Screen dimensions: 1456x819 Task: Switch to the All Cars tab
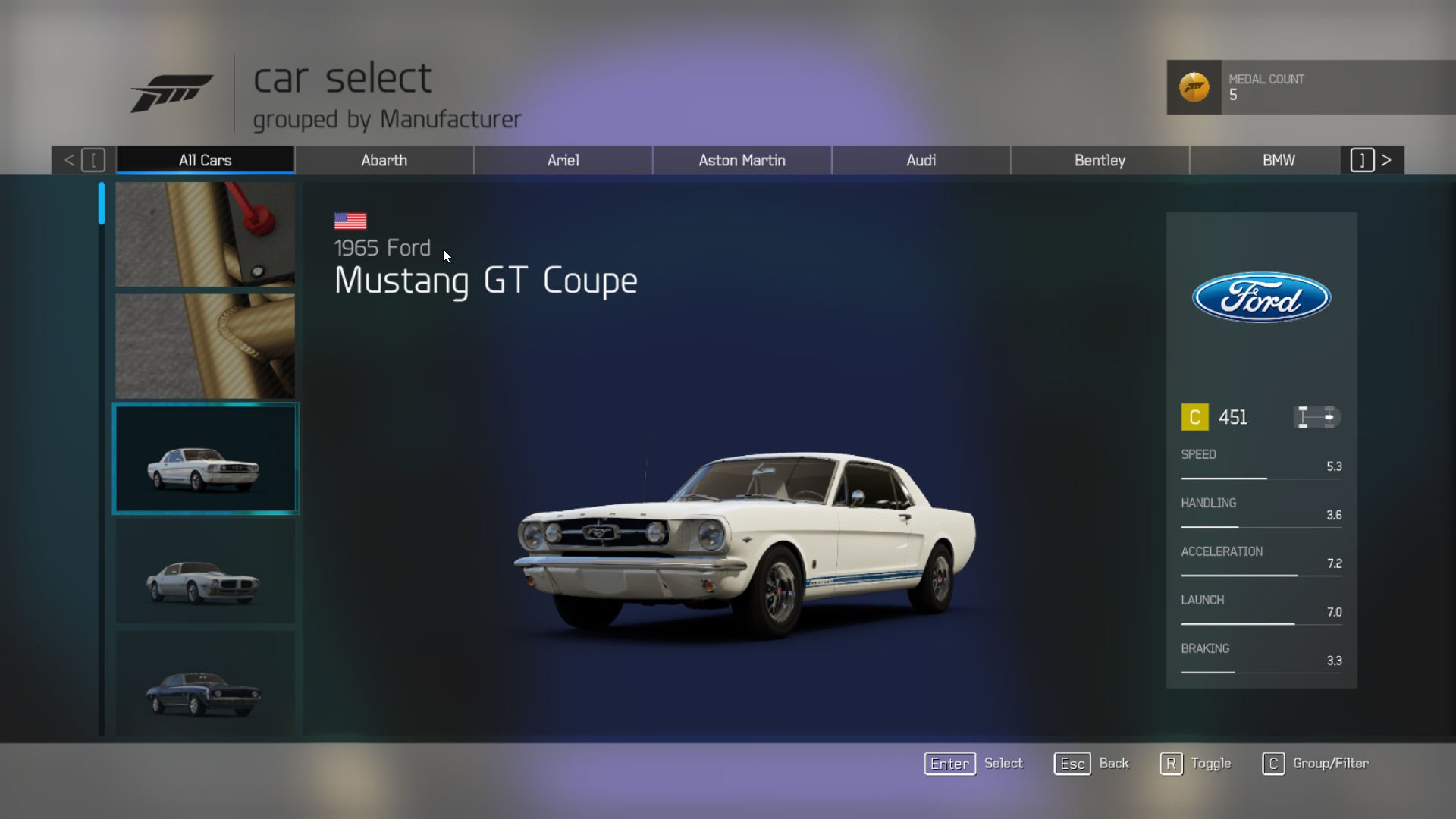click(205, 160)
